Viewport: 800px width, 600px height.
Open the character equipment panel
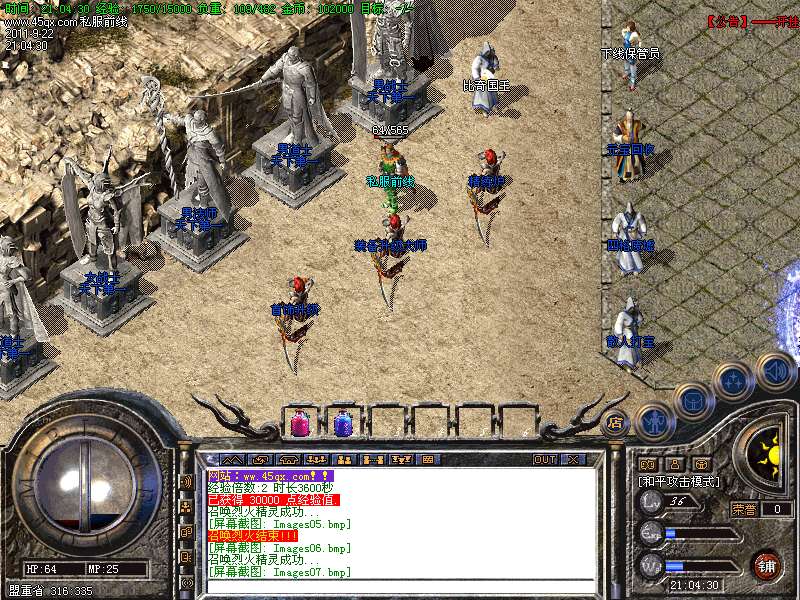click(656, 423)
